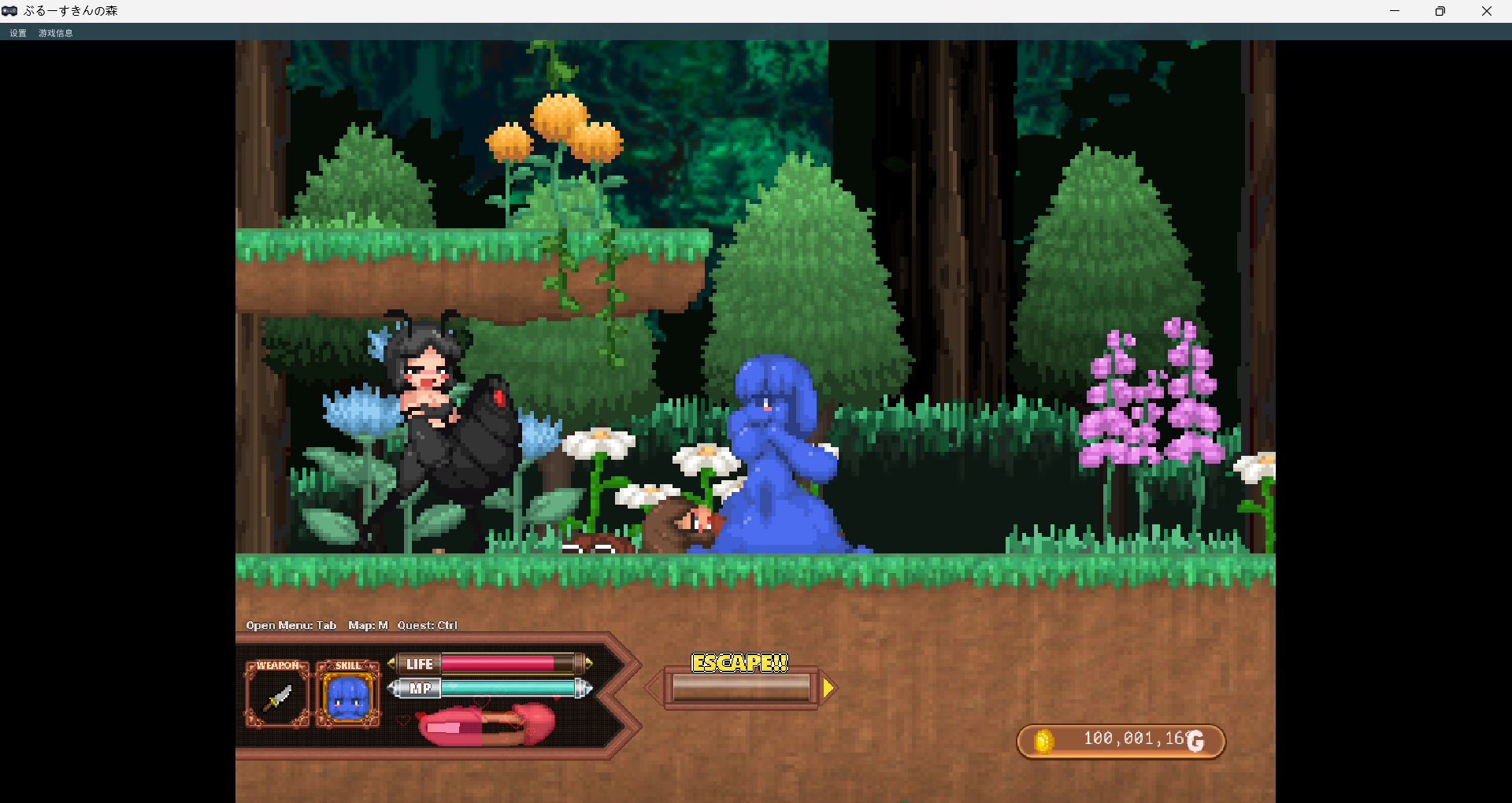The image size is (1512, 803).
Task: Click the Open Menu: Tab hint text
Action: (291, 625)
